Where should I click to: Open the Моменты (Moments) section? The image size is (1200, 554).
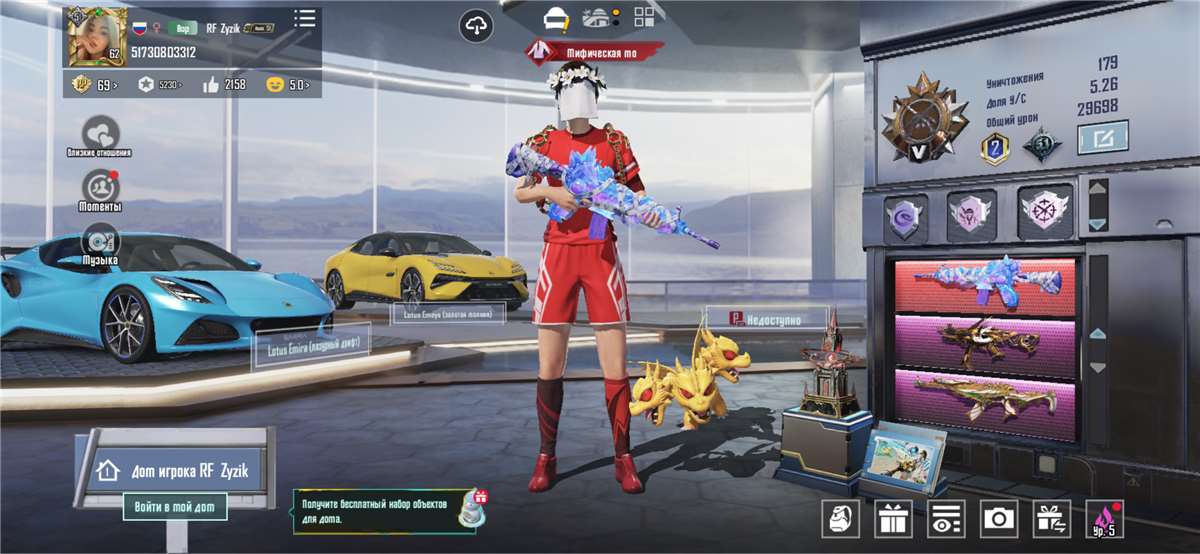point(100,189)
